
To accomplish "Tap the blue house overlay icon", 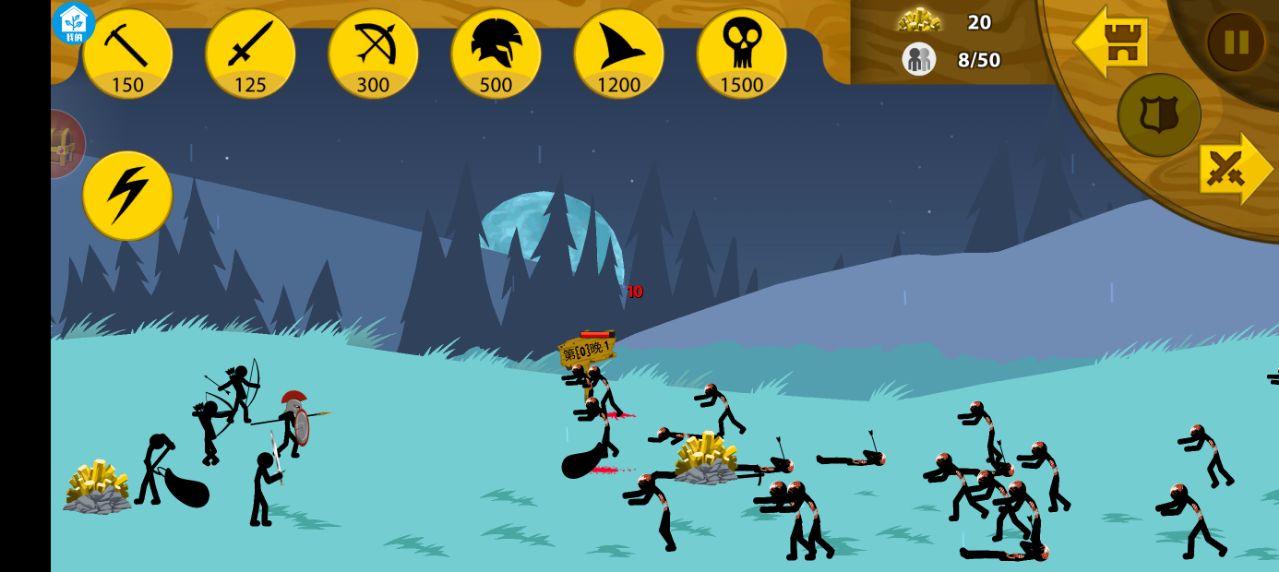I will pos(74,22).
